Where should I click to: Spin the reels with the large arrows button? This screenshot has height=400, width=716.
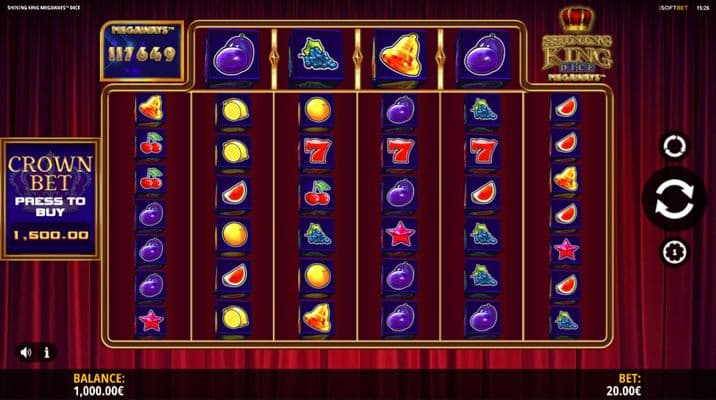pos(674,200)
